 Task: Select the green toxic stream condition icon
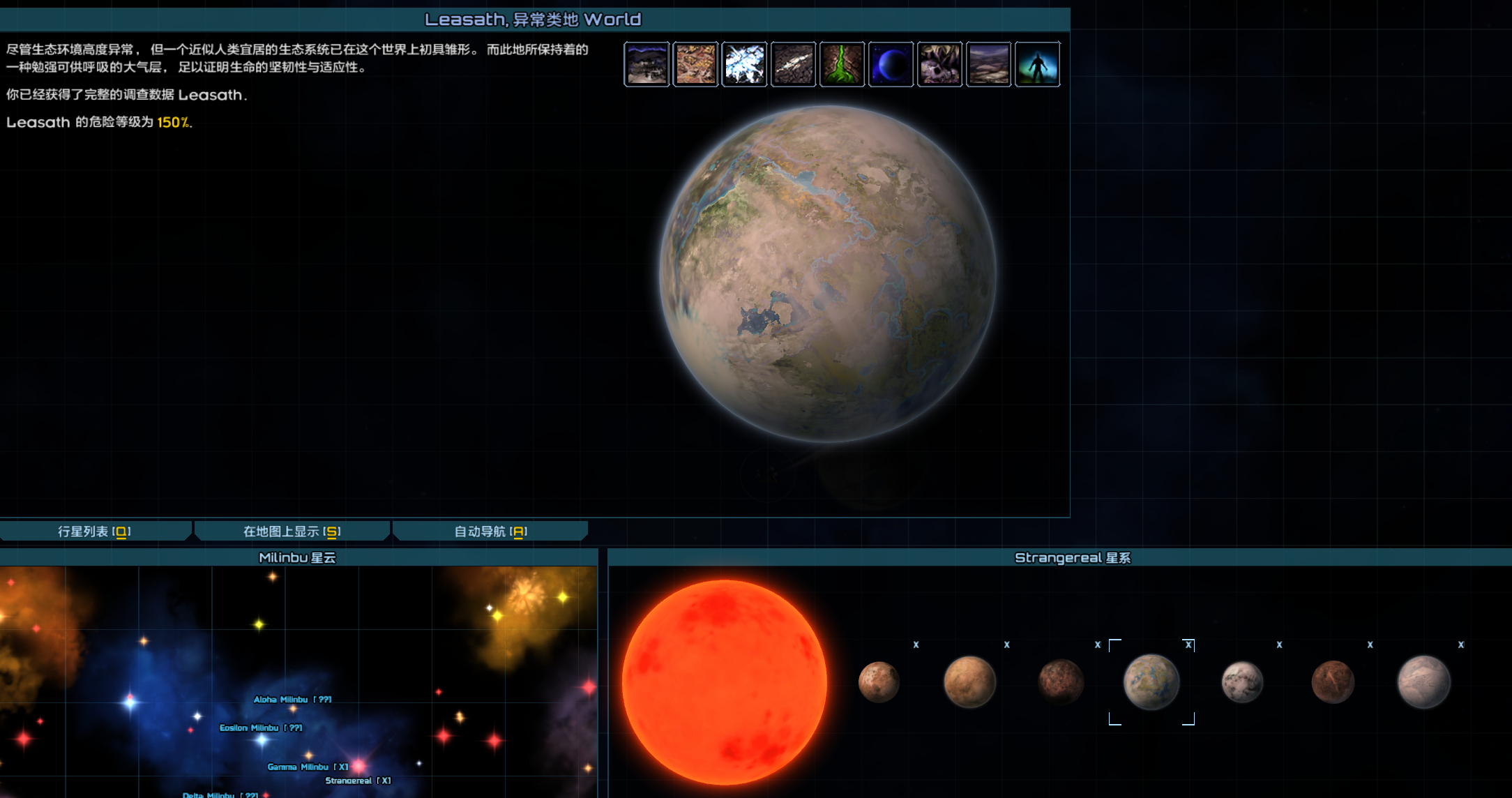[x=842, y=64]
